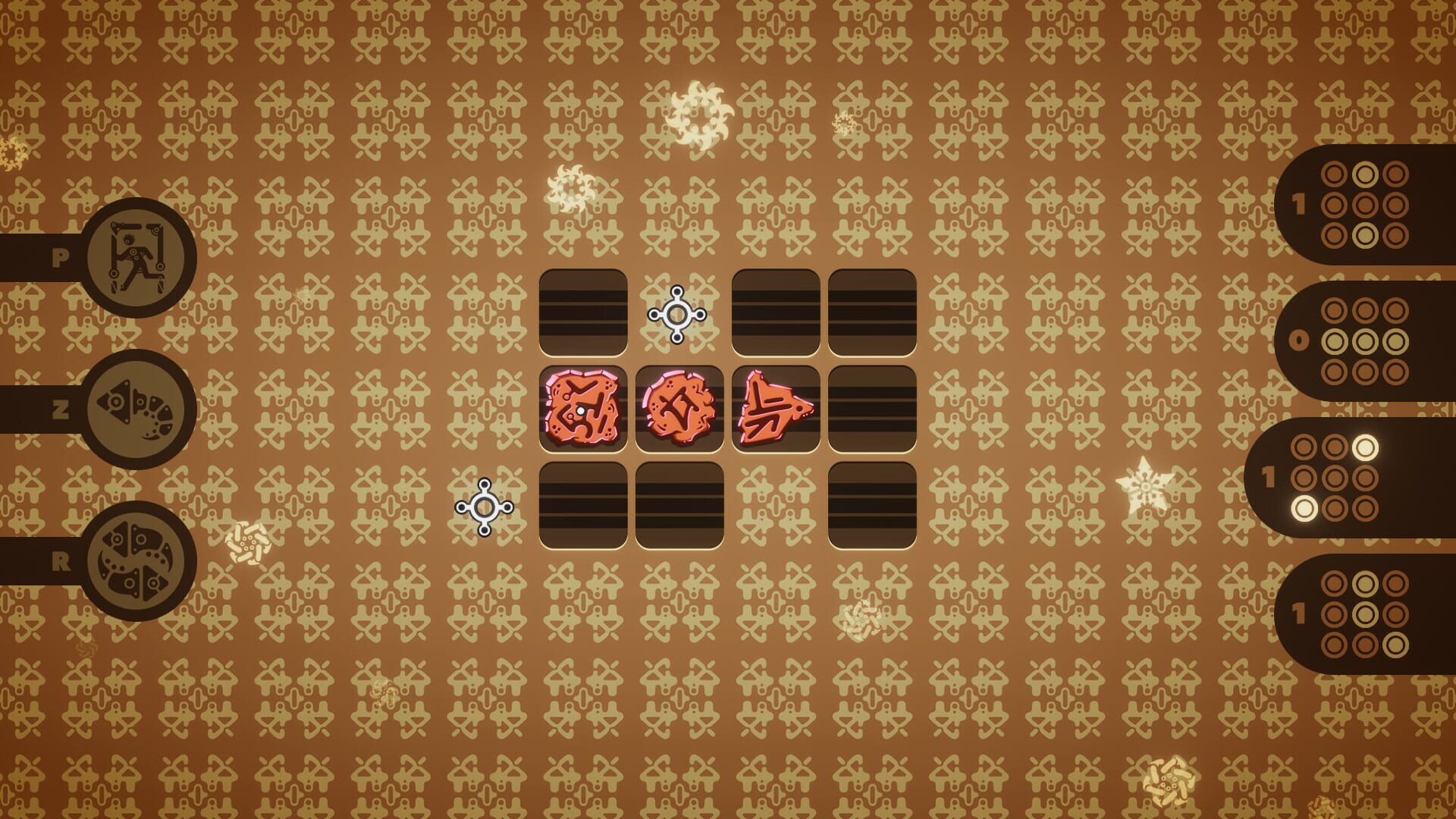Click the white connector widget beside the bottom row
This screenshot has height=819, width=1456.
coord(485,507)
